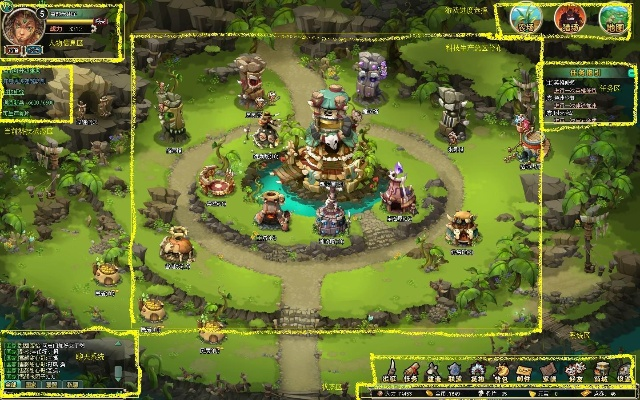The height and width of the screenshot is (400, 640).
Task: Open the 背包 backpack inventory
Action: coord(501,371)
